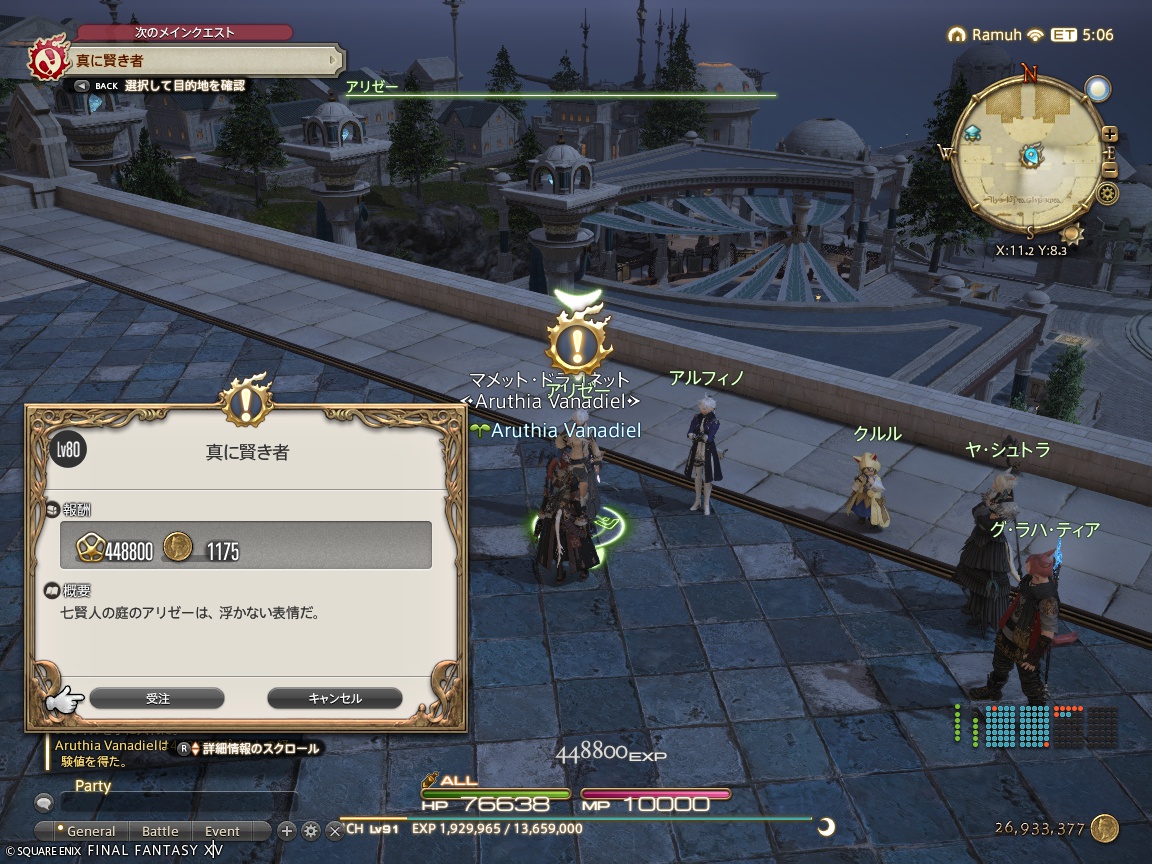
Task: Open the chat mode speech bubble
Action: coord(44,802)
